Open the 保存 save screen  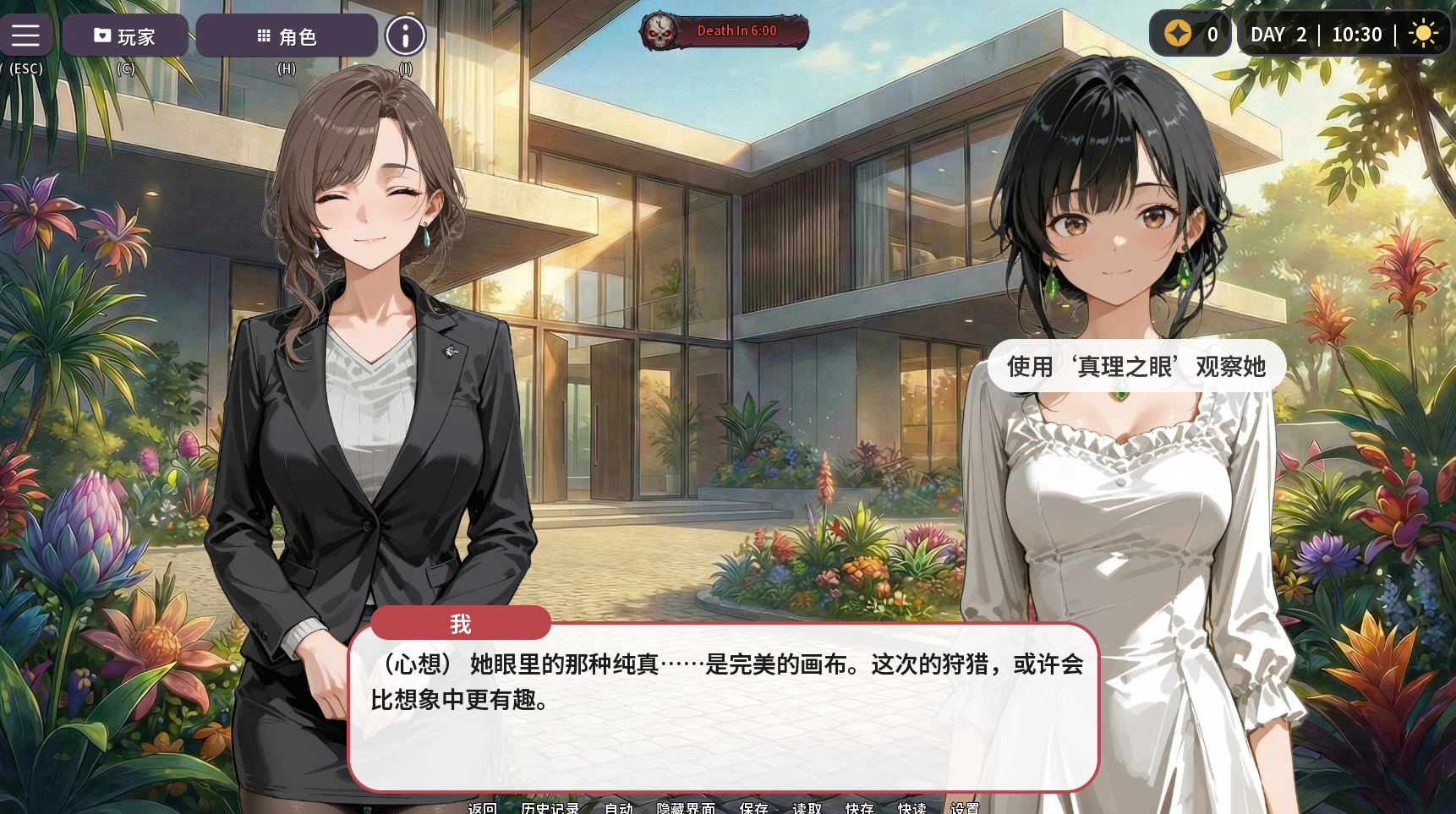(753, 807)
